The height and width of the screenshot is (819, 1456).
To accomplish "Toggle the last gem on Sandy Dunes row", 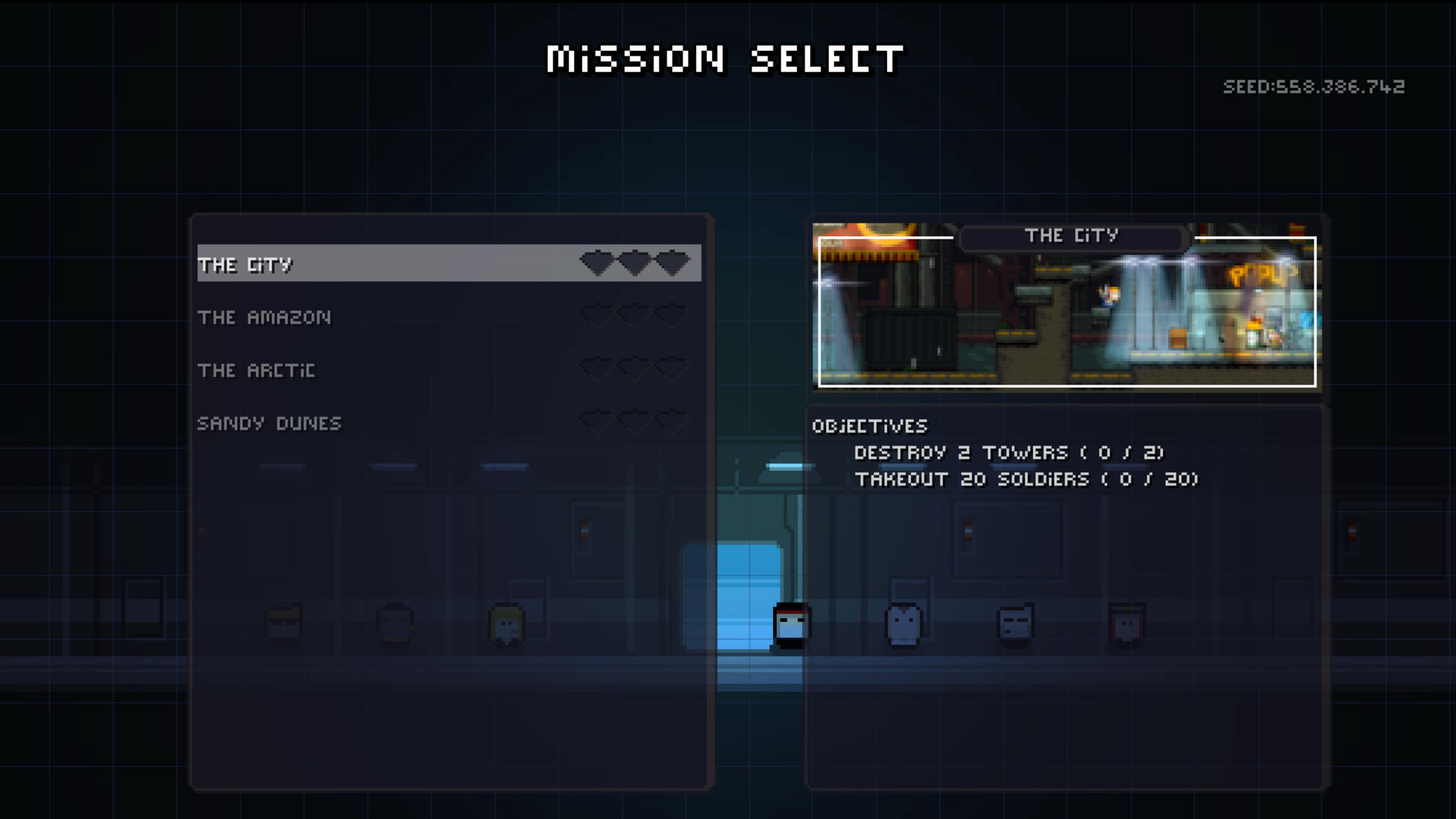I will [x=673, y=422].
